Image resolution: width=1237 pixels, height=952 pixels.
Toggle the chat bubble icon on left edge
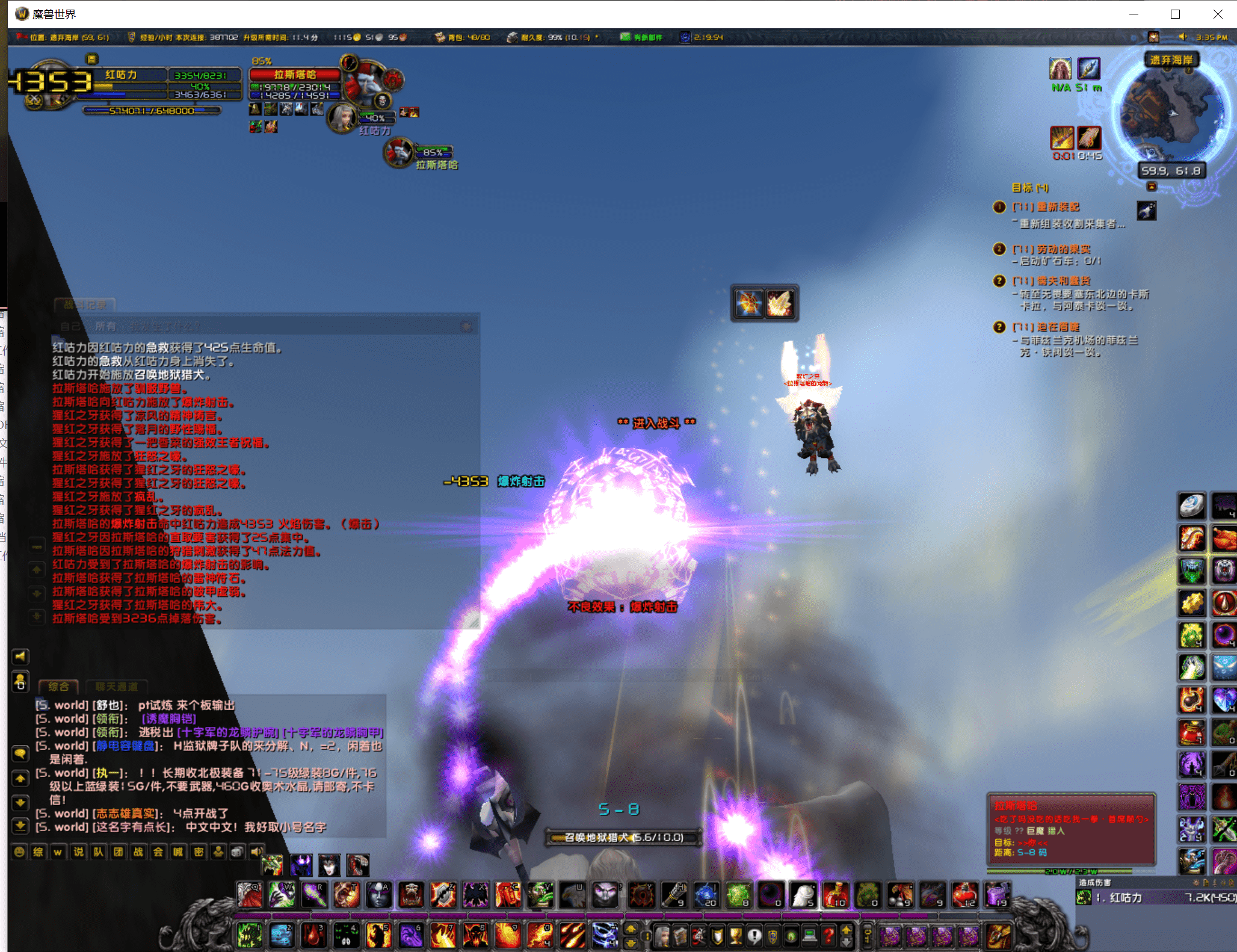pos(21,753)
